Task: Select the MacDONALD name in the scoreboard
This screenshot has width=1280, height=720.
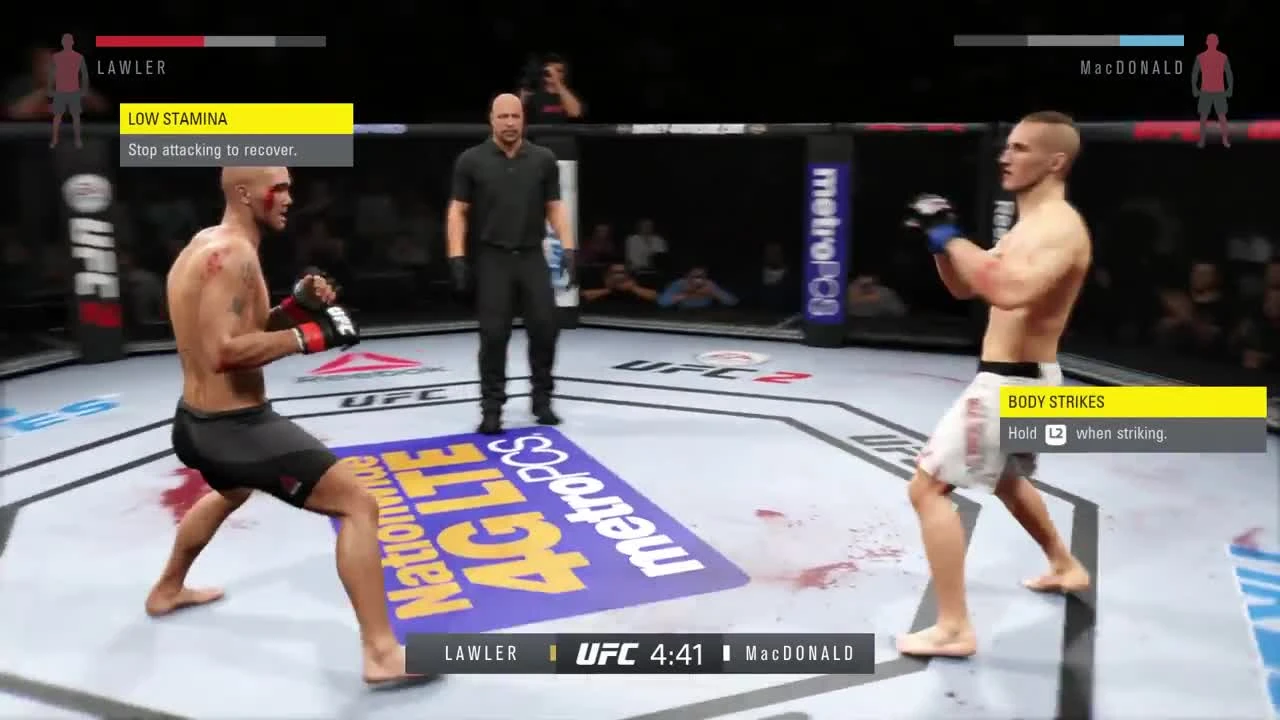Action: coord(799,653)
